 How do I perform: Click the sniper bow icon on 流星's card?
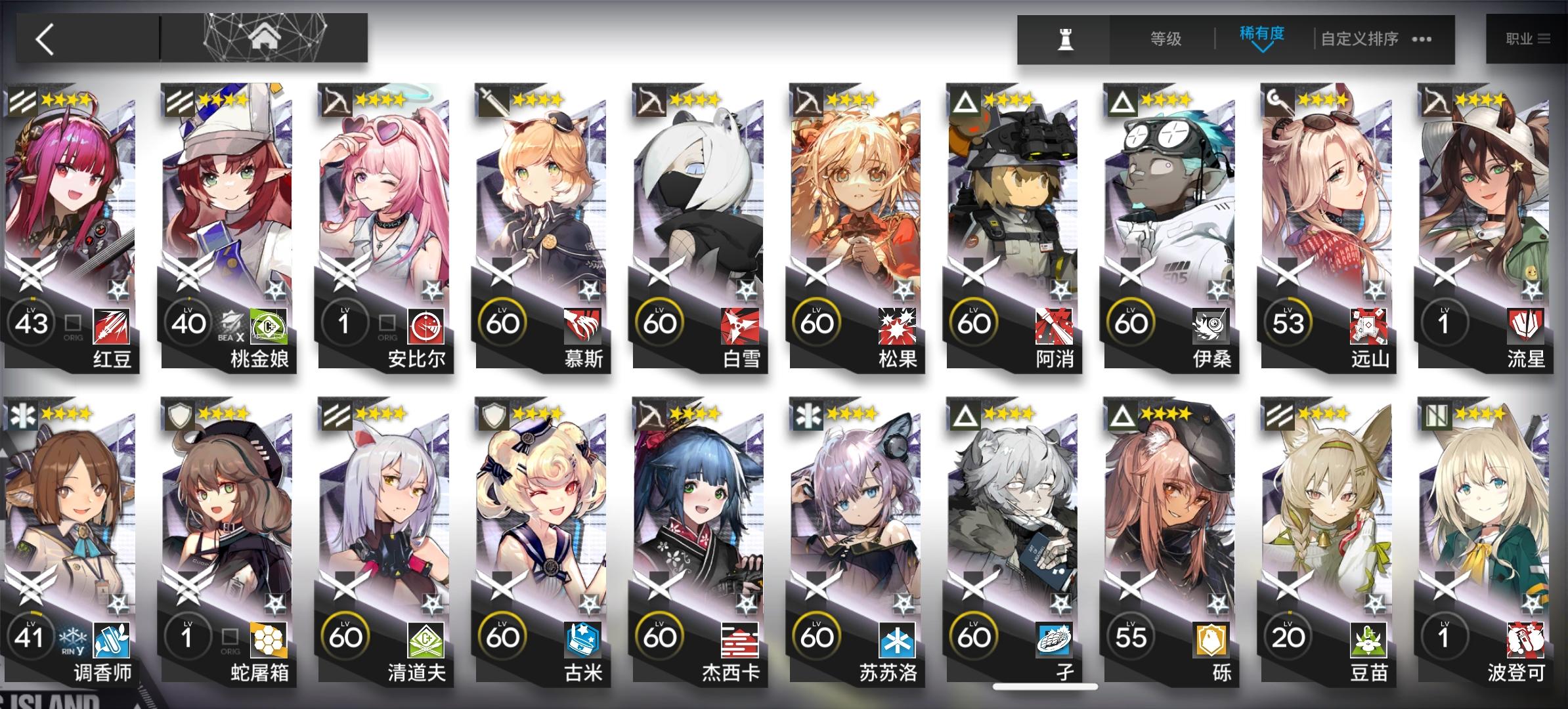(x=1436, y=102)
